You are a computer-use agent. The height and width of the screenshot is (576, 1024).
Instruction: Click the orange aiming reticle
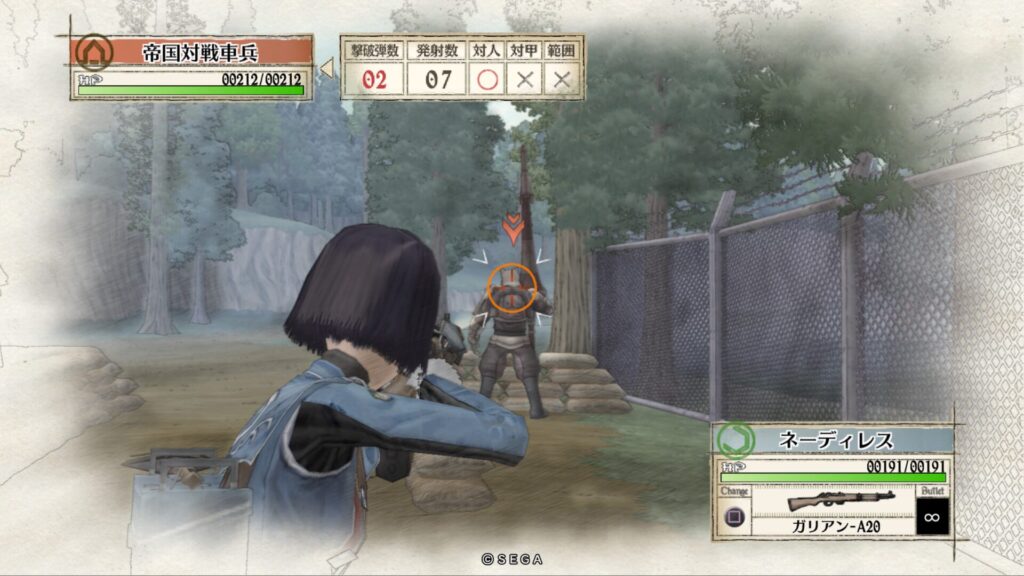512,287
